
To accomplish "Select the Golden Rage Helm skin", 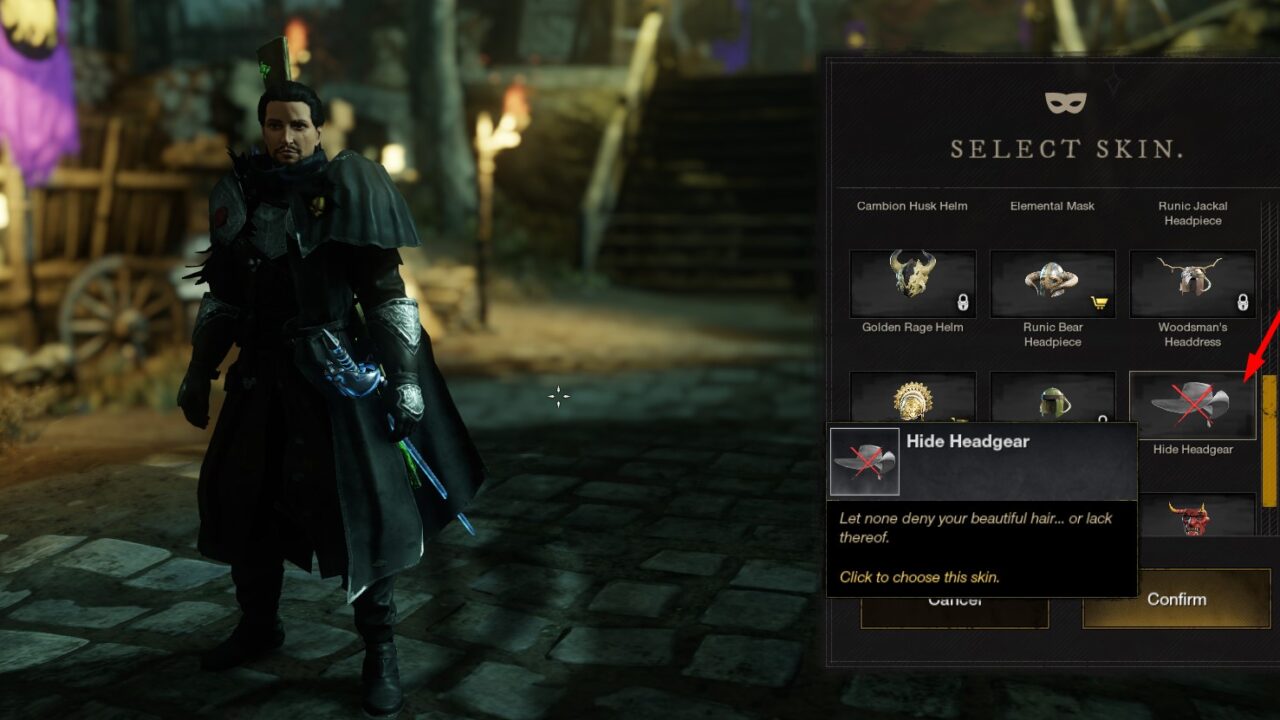I will 912,284.
